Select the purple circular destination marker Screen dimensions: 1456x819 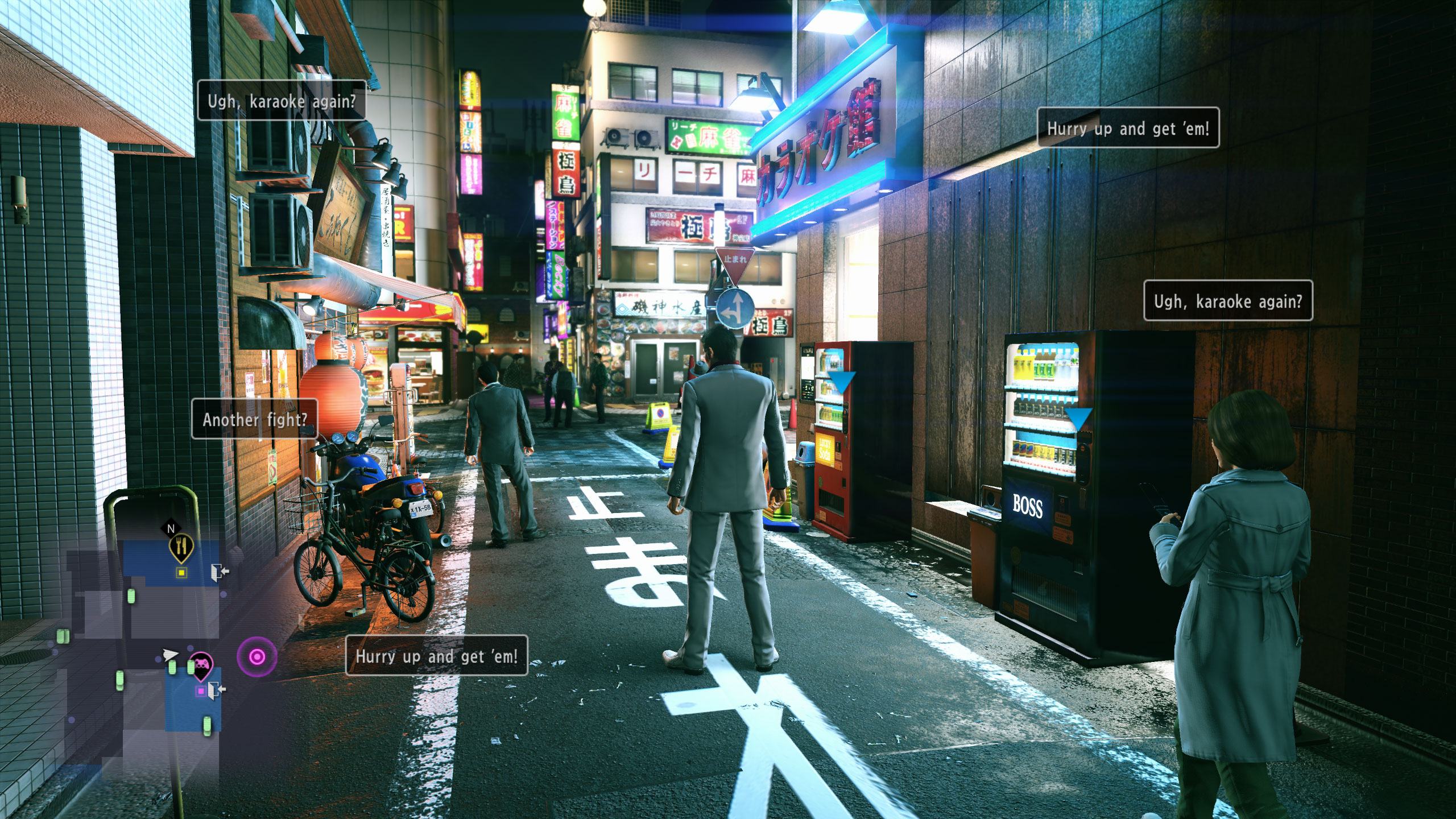click(x=257, y=657)
